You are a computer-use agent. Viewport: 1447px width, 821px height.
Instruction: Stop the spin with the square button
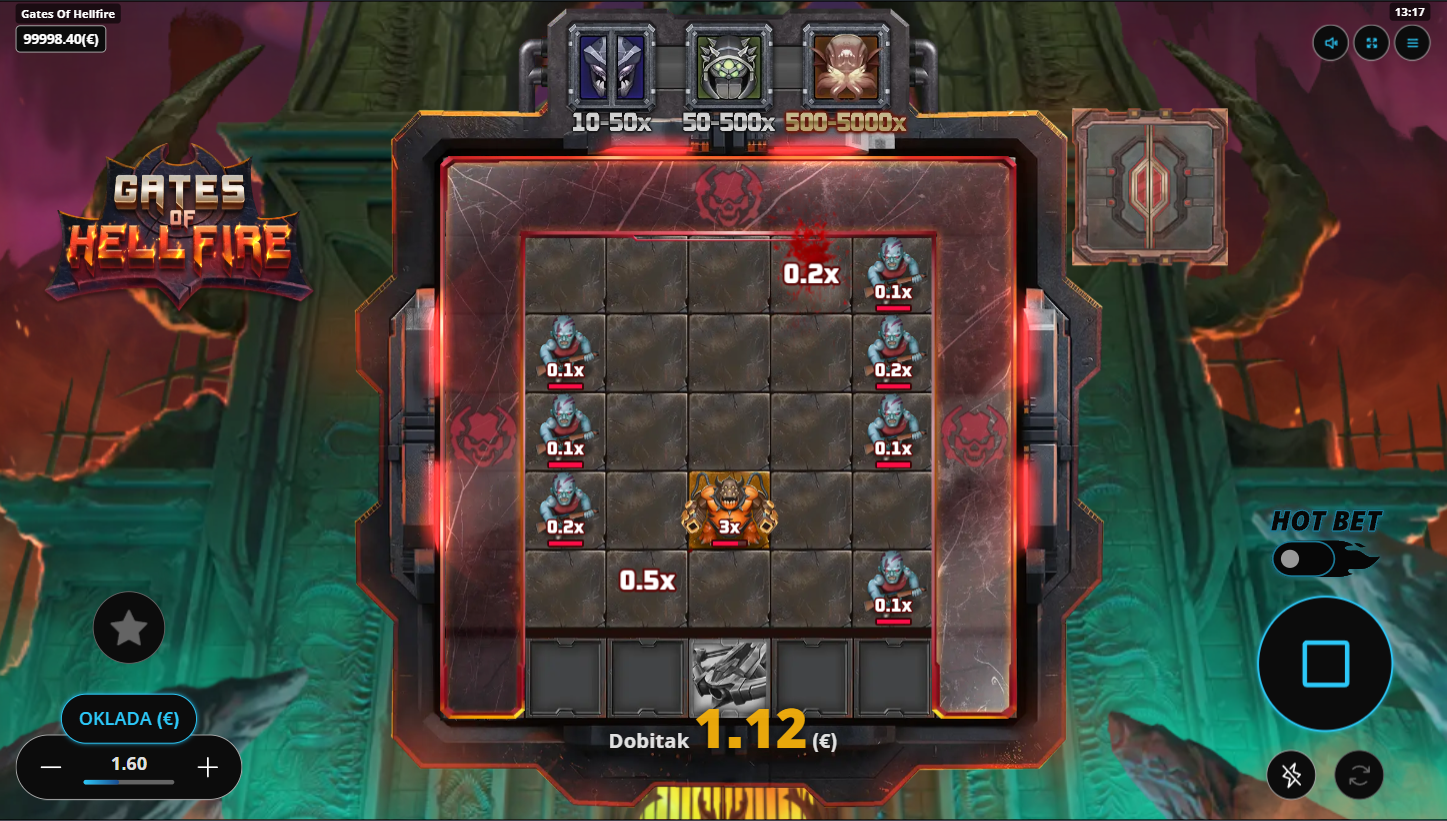pos(1325,664)
